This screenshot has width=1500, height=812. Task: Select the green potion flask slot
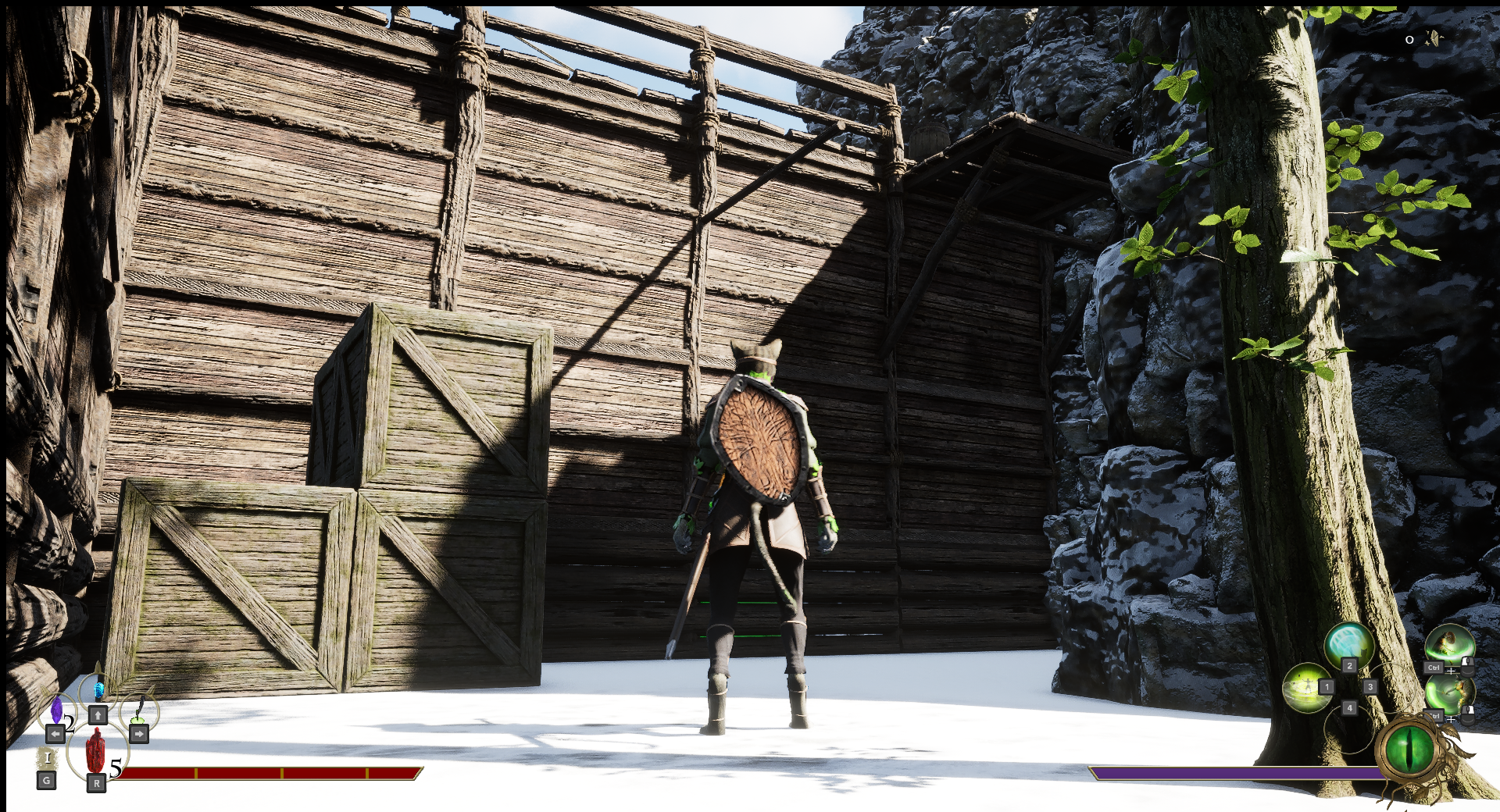(140, 709)
